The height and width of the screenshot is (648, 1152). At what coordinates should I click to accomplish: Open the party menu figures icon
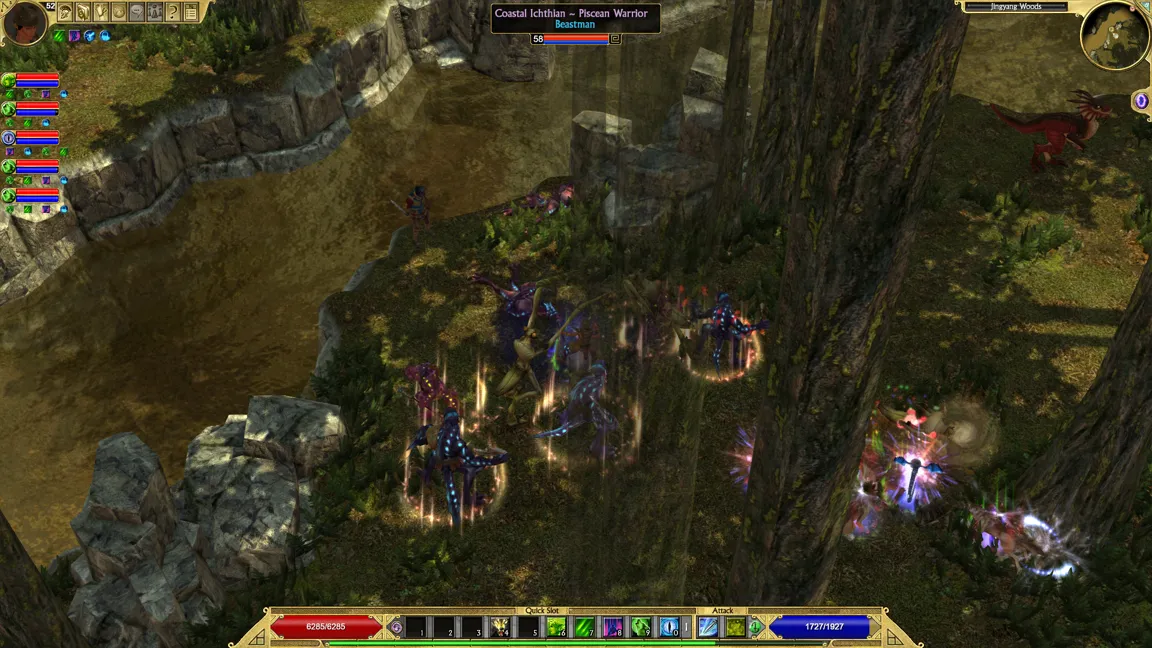155,12
